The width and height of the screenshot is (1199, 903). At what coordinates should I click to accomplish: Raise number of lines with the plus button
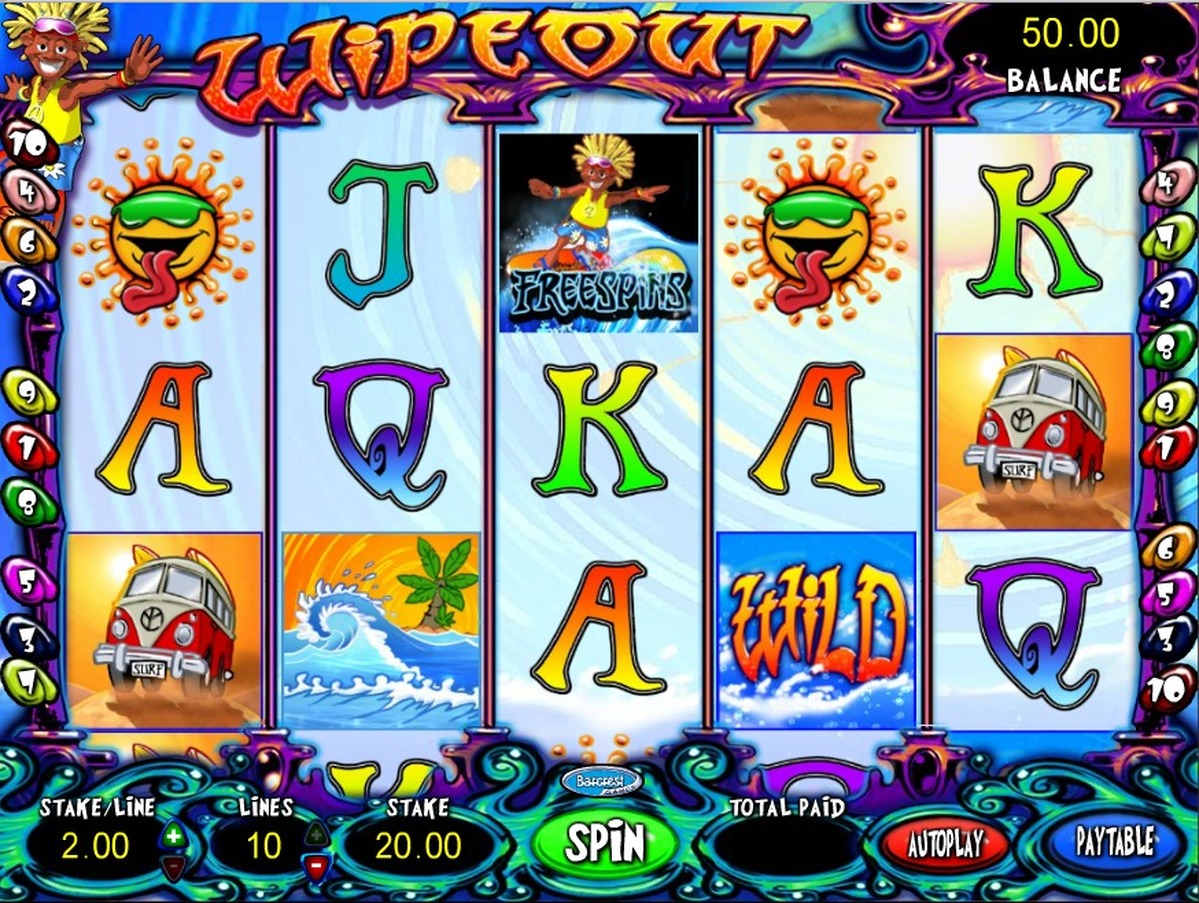pos(316,834)
